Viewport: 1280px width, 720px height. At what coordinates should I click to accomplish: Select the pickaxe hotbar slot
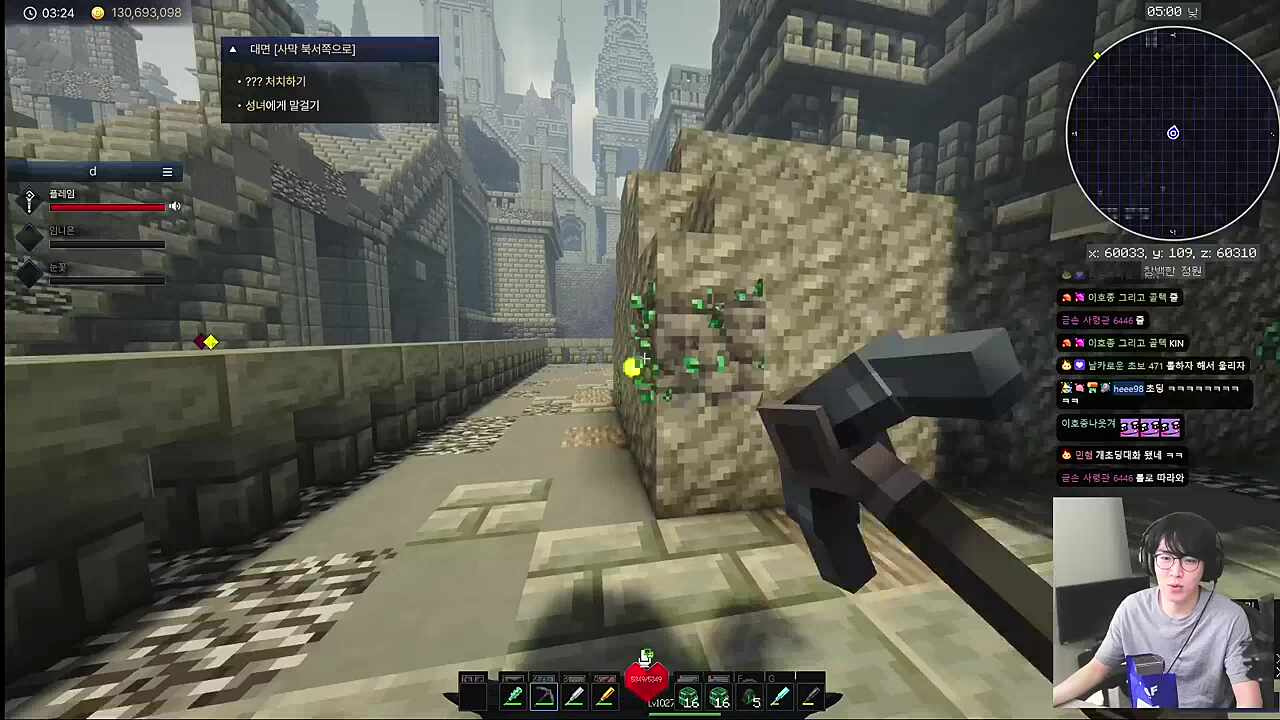pyautogui.click(x=544, y=696)
